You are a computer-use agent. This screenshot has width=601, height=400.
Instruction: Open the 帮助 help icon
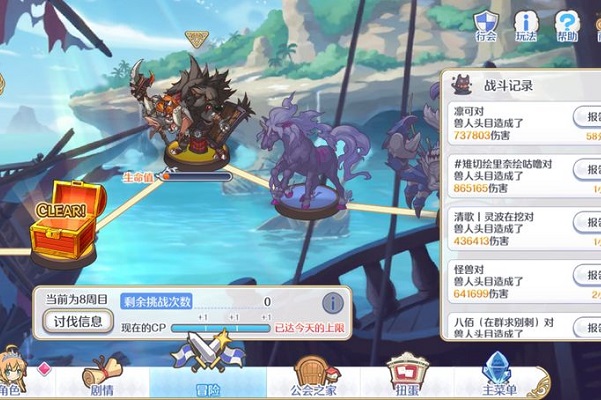pos(567,25)
